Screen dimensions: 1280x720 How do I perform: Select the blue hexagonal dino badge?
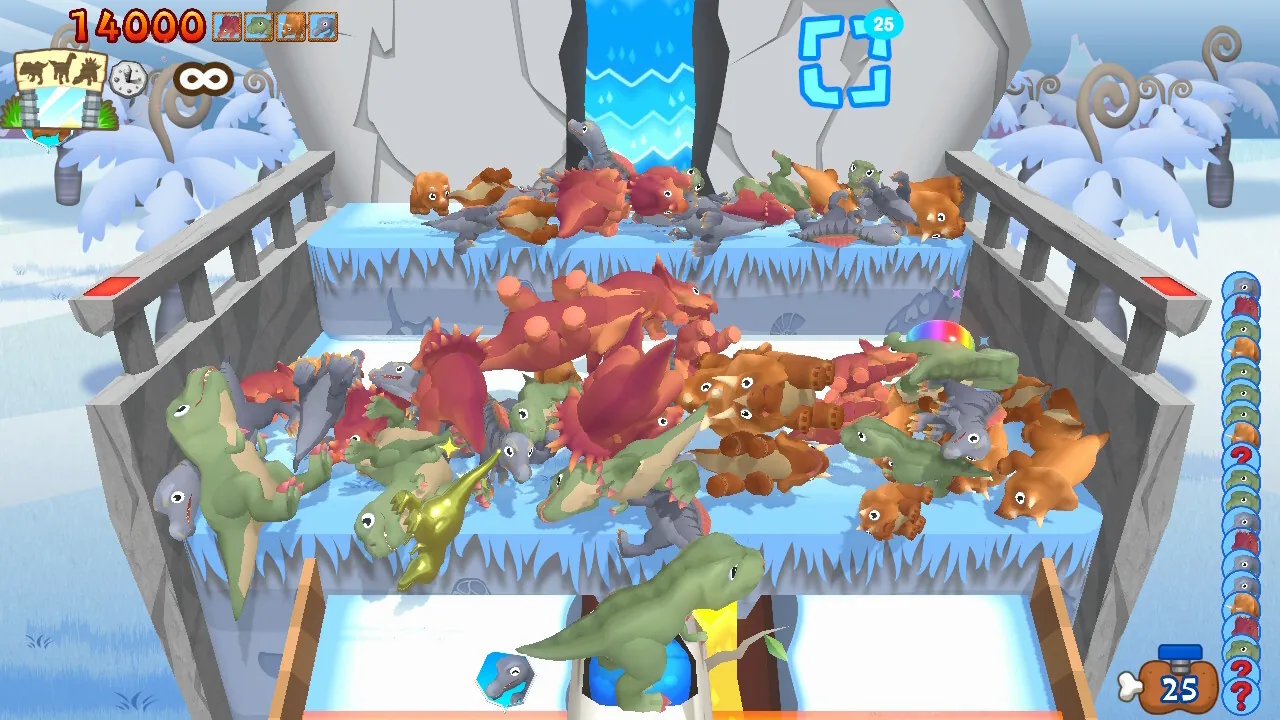(506, 679)
